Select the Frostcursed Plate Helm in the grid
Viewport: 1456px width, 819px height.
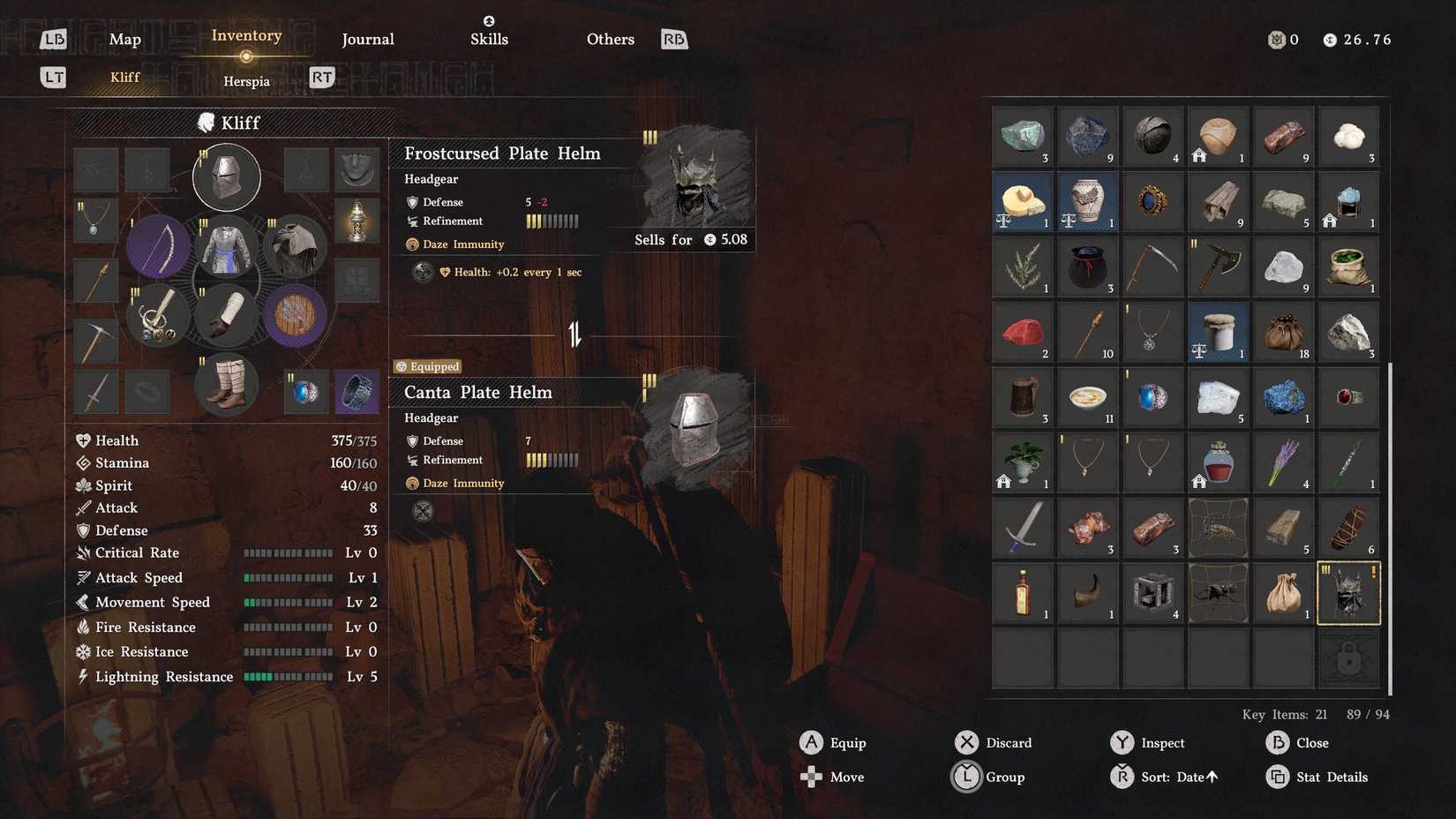(x=1347, y=592)
